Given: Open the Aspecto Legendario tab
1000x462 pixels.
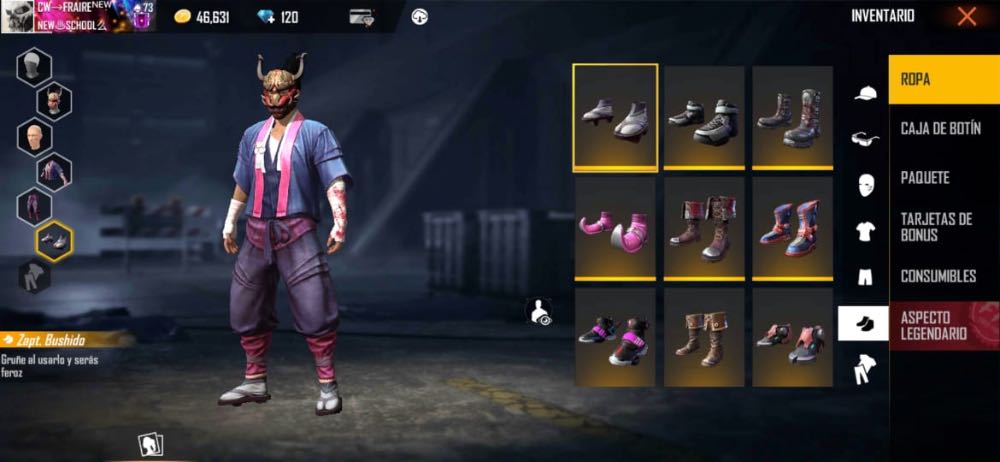Looking at the screenshot, I should [x=943, y=325].
